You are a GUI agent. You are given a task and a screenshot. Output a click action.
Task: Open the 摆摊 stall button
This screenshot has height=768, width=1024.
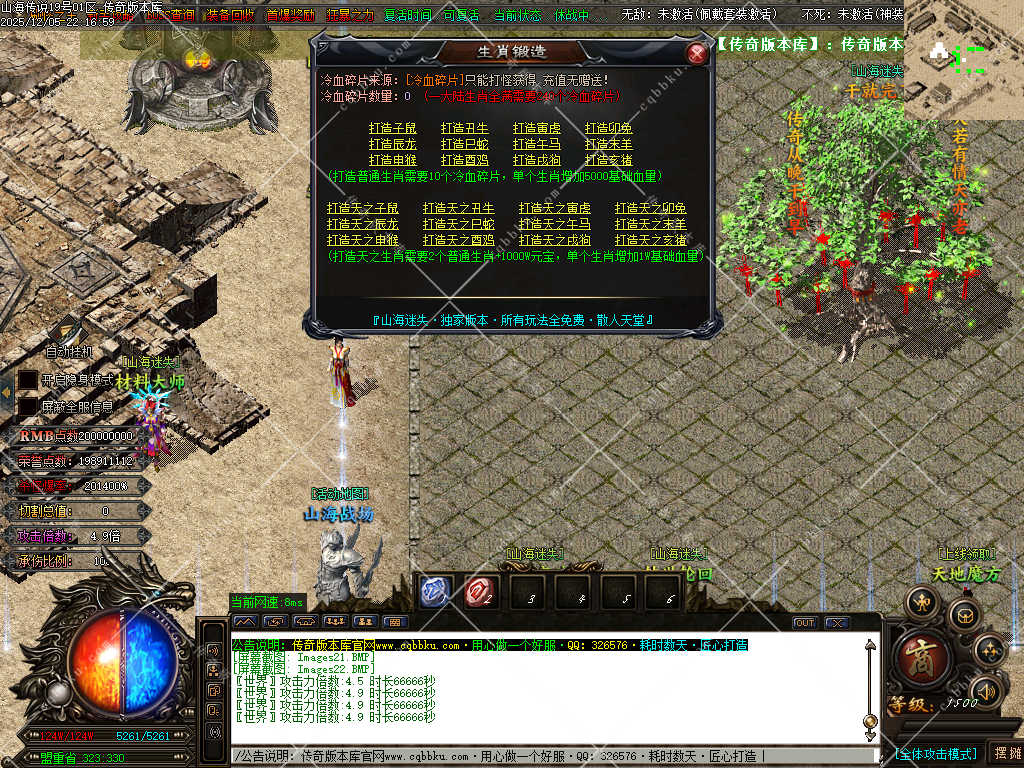click(x=1006, y=753)
